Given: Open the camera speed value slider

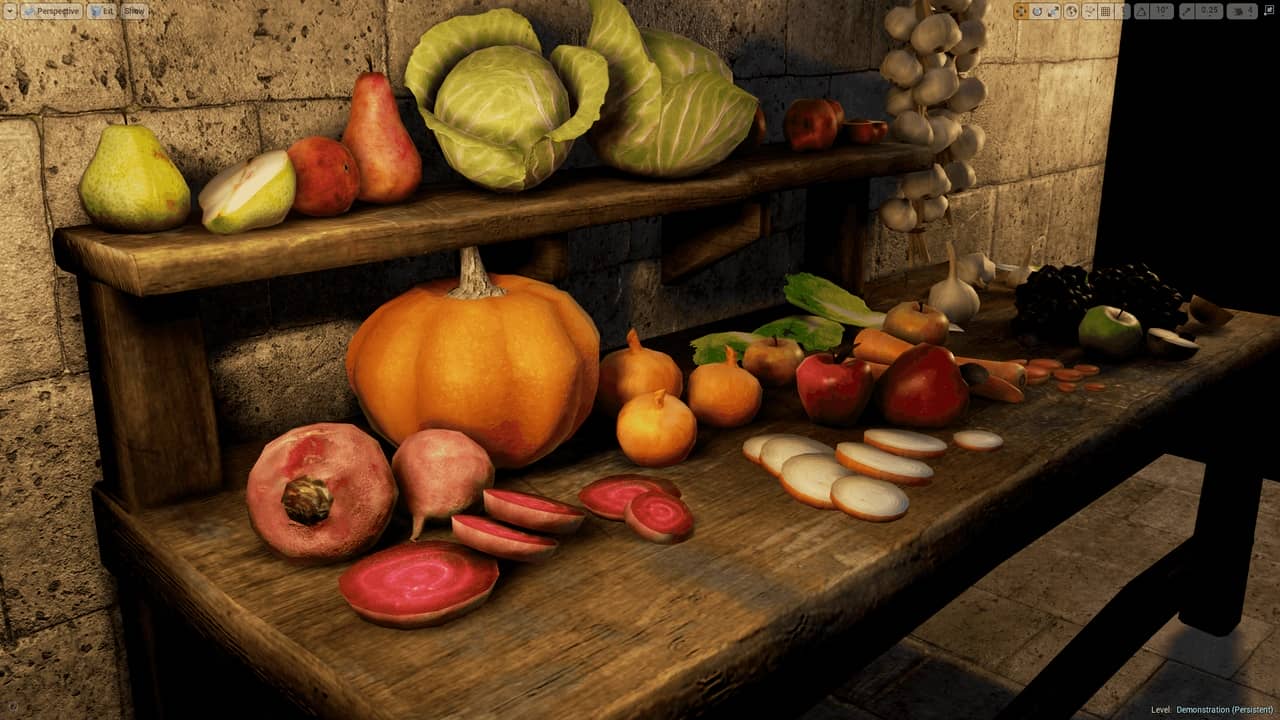Looking at the screenshot, I should (x=1253, y=10).
